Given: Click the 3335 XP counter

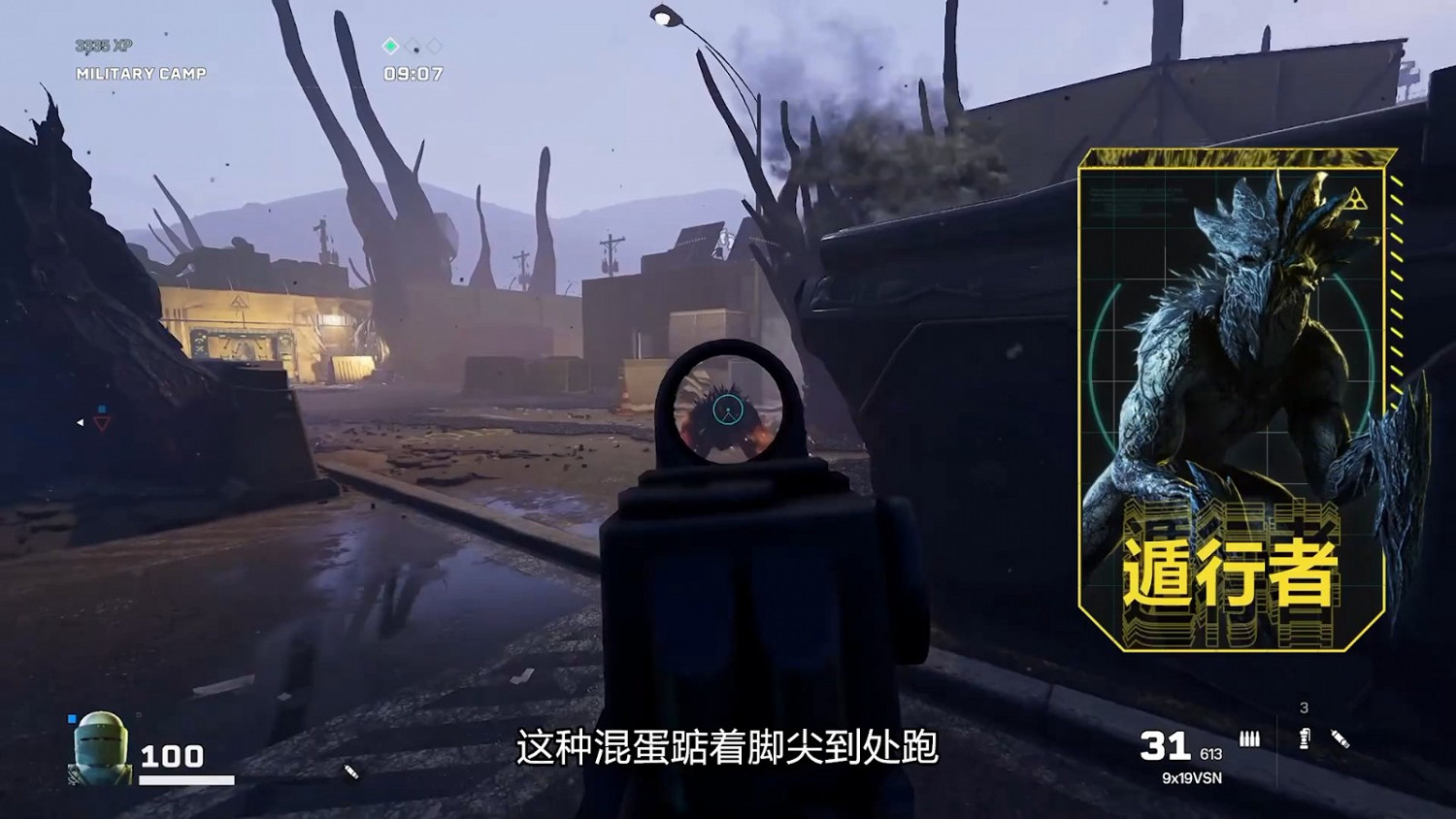Looking at the screenshot, I should [102, 44].
